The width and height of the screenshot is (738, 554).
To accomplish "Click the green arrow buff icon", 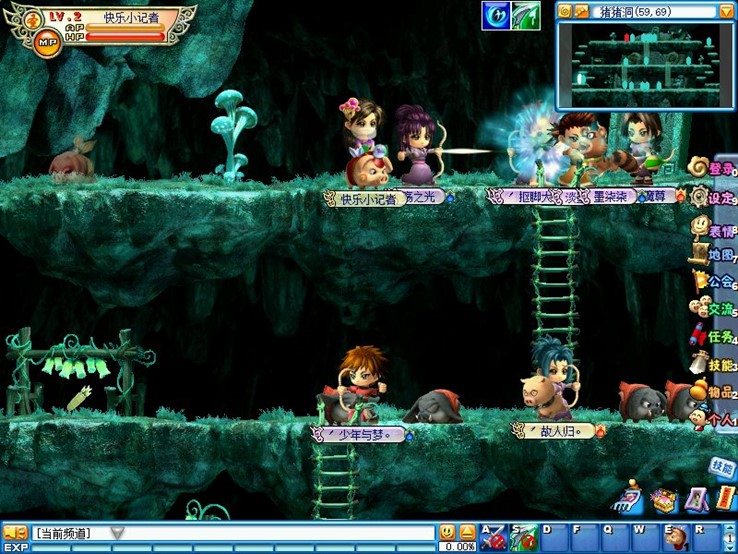I will 526,15.
